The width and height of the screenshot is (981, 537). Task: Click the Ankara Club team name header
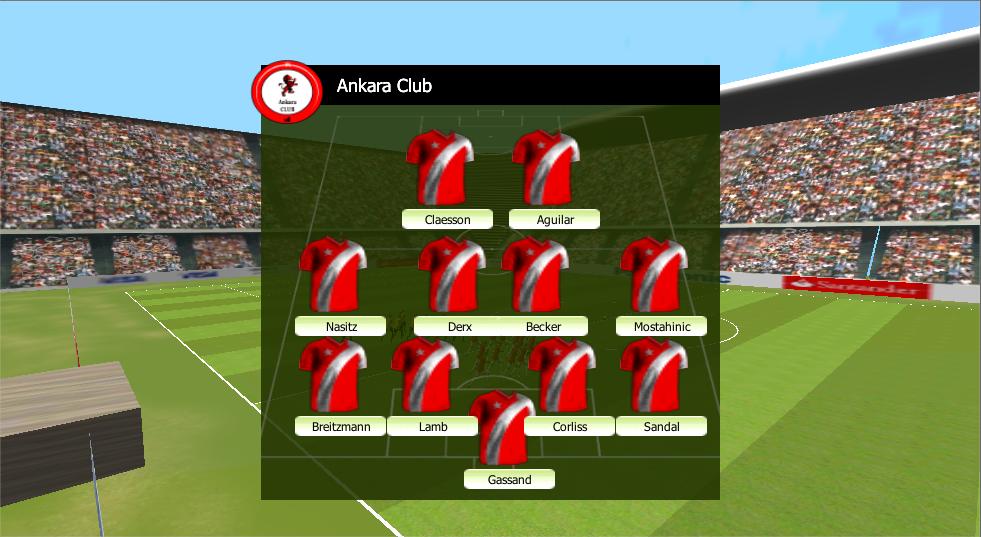tap(384, 86)
